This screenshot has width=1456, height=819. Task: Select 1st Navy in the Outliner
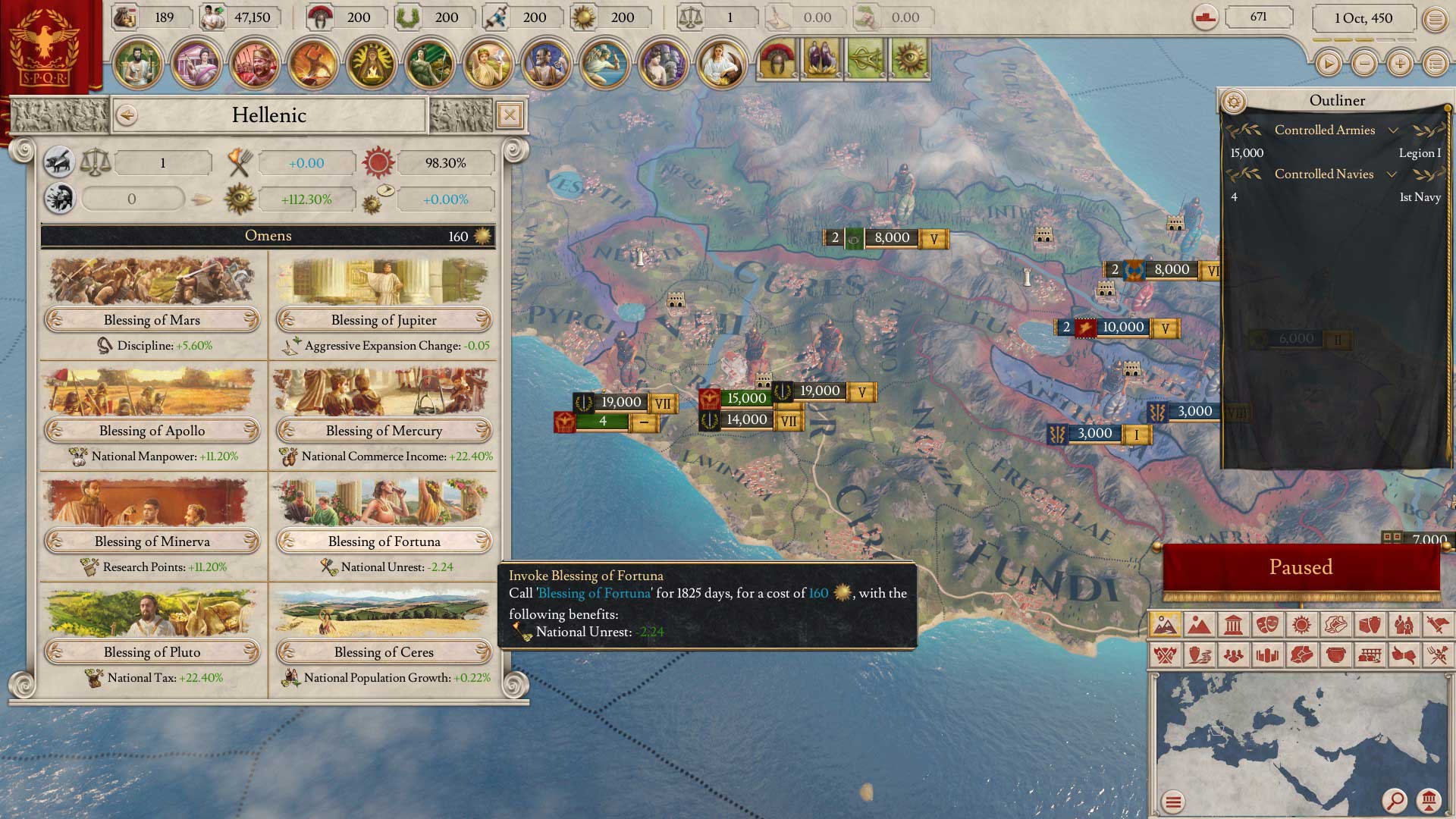tap(1335, 197)
